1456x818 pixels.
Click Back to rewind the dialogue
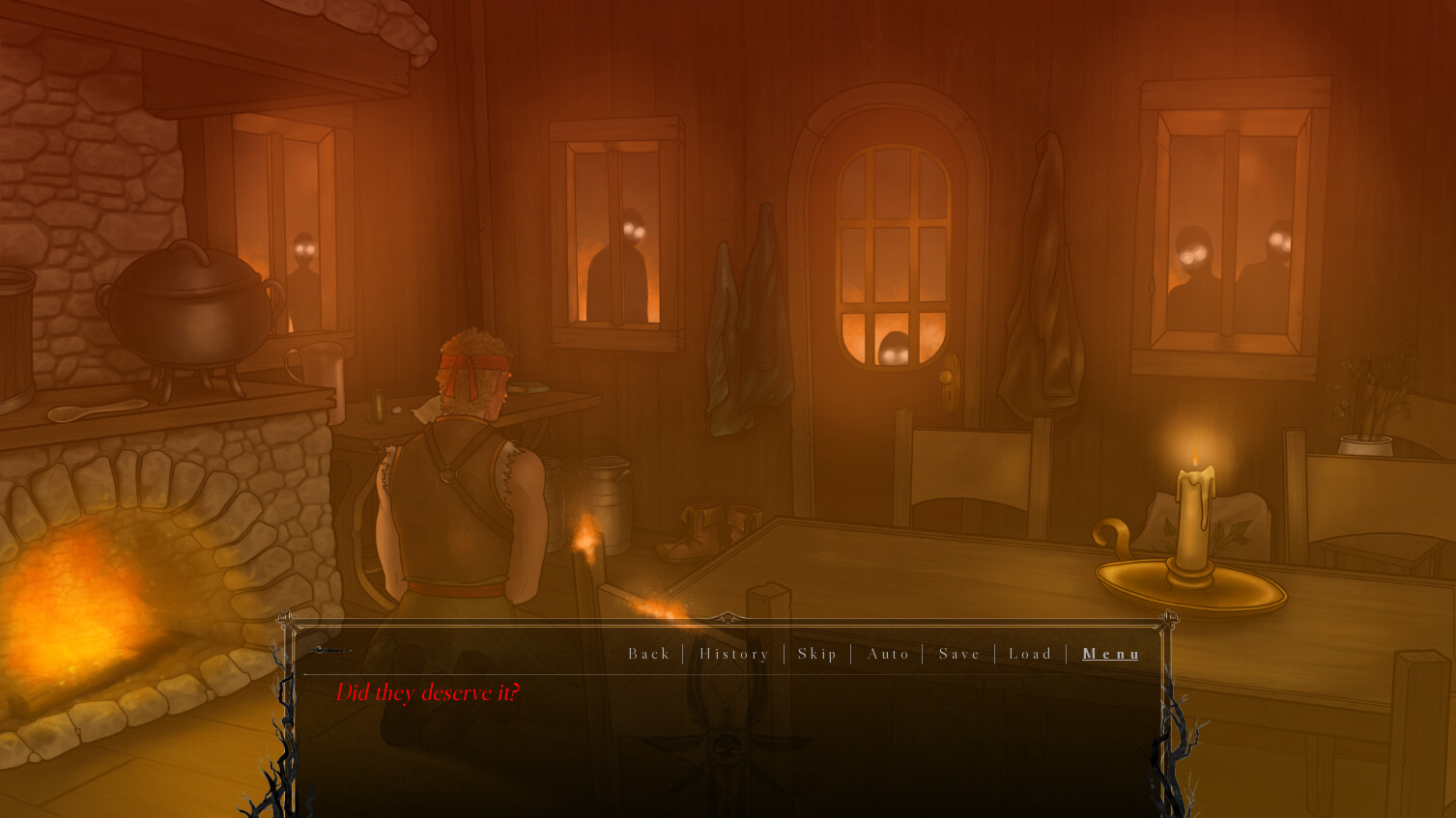pyautogui.click(x=648, y=654)
